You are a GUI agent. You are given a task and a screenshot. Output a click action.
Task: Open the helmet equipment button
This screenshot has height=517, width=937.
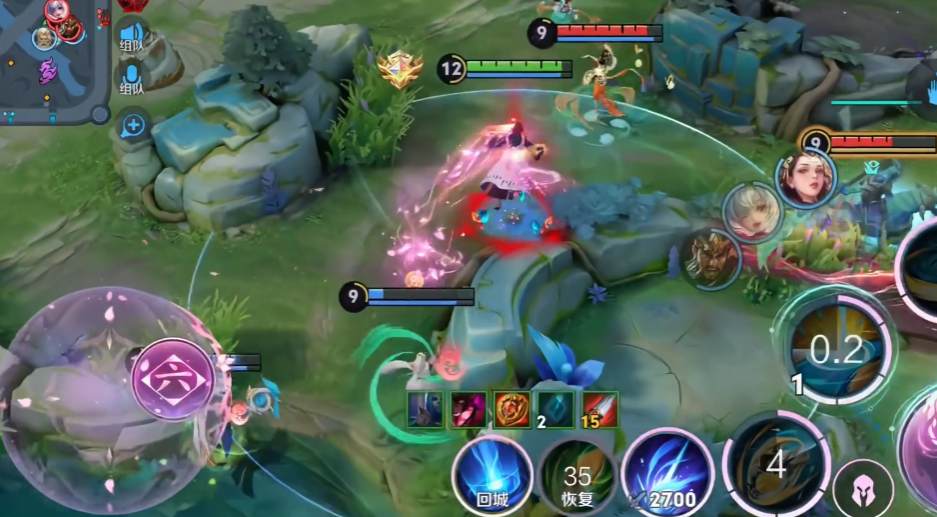click(863, 487)
